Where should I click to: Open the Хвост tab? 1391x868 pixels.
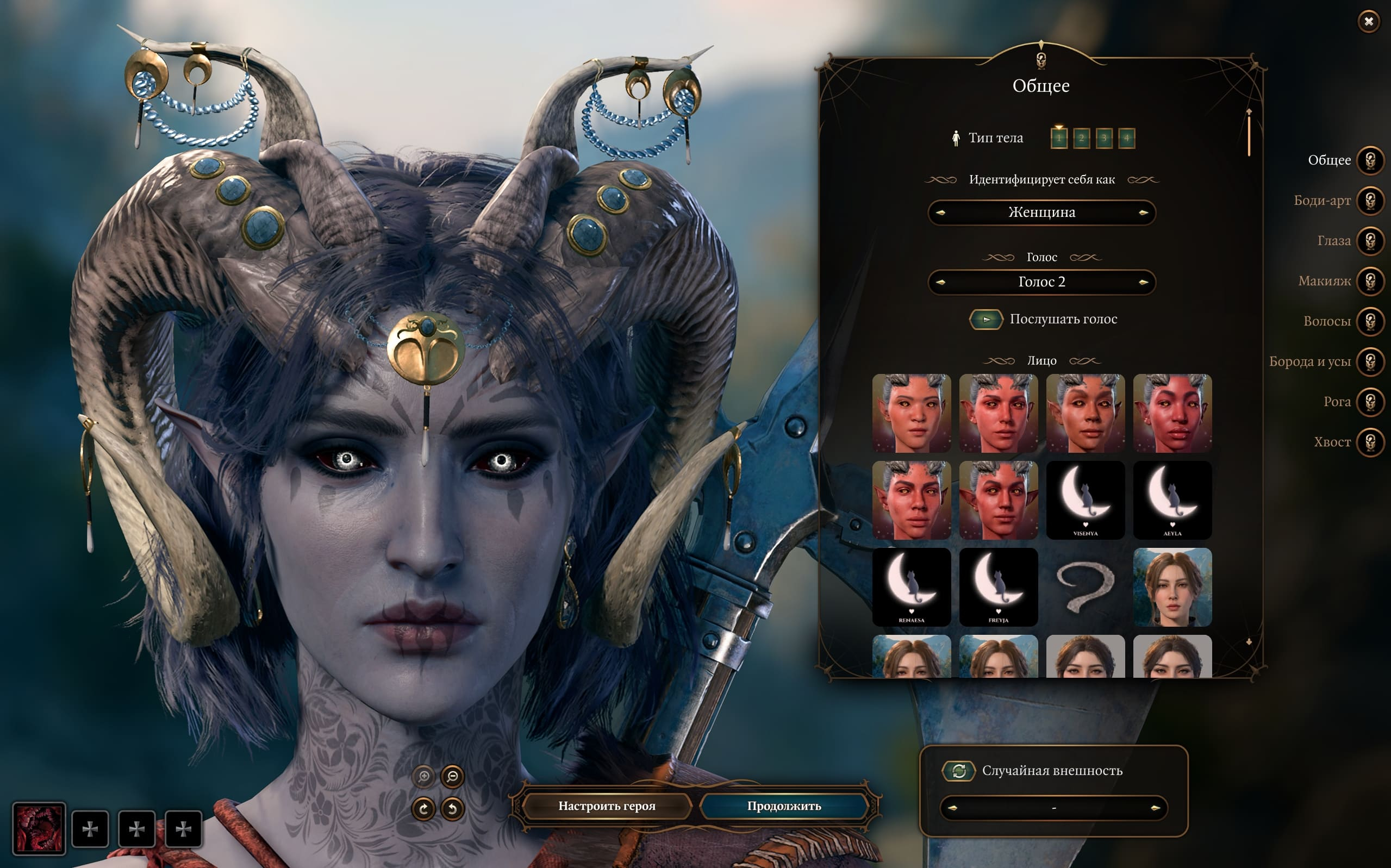[x=1370, y=442]
